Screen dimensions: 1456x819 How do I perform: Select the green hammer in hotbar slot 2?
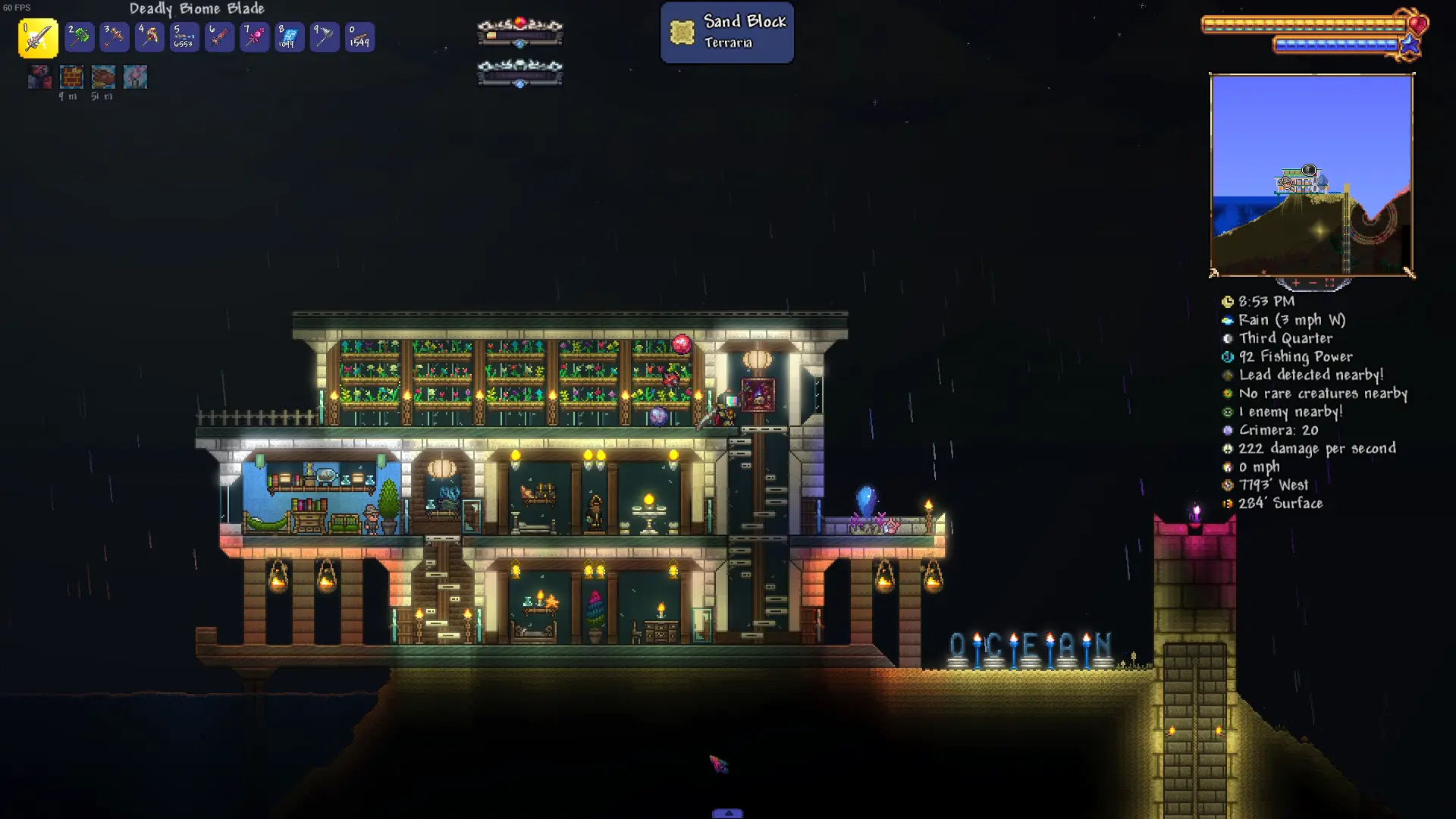[x=80, y=37]
